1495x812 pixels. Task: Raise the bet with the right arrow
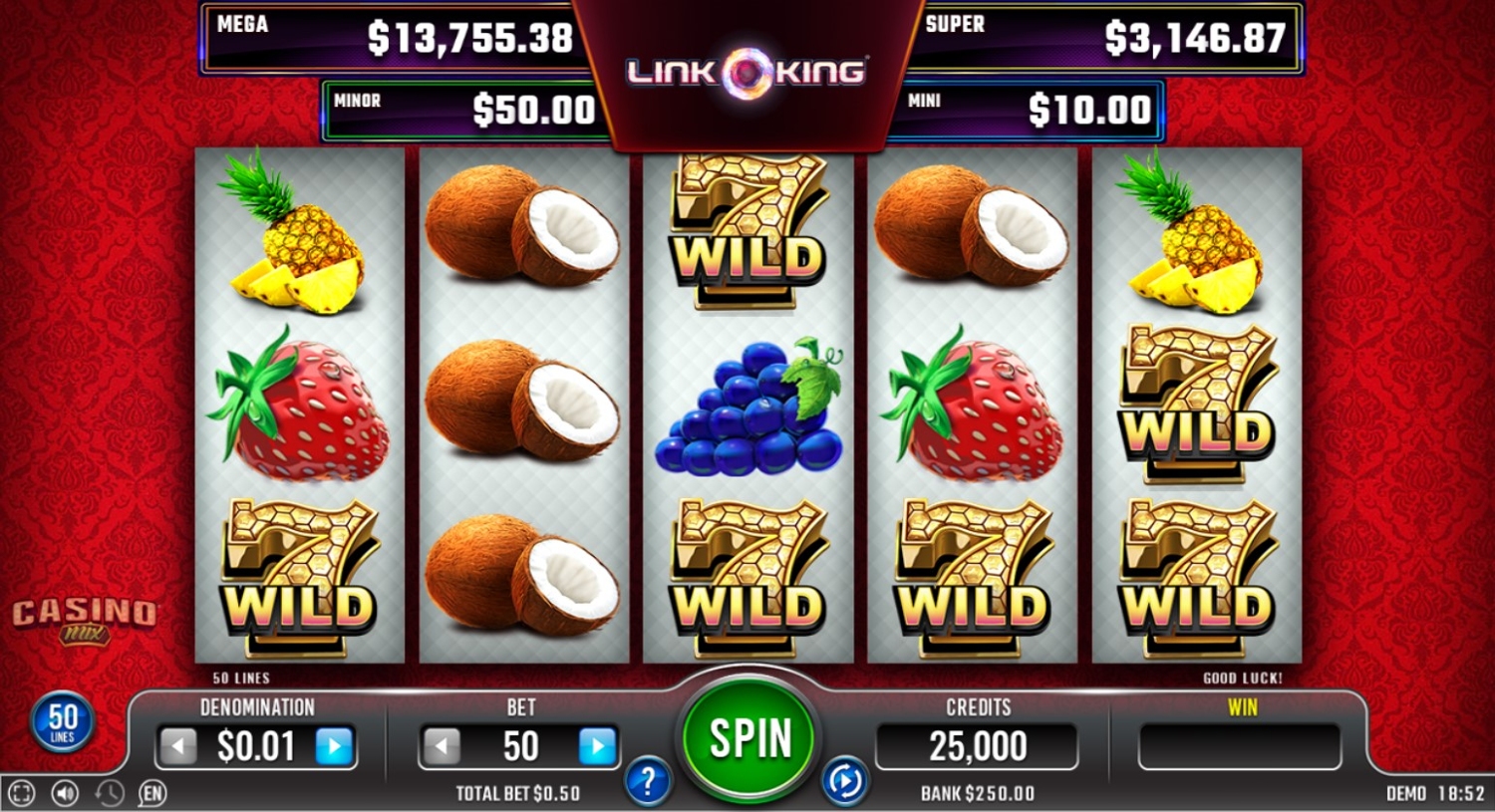tap(597, 746)
